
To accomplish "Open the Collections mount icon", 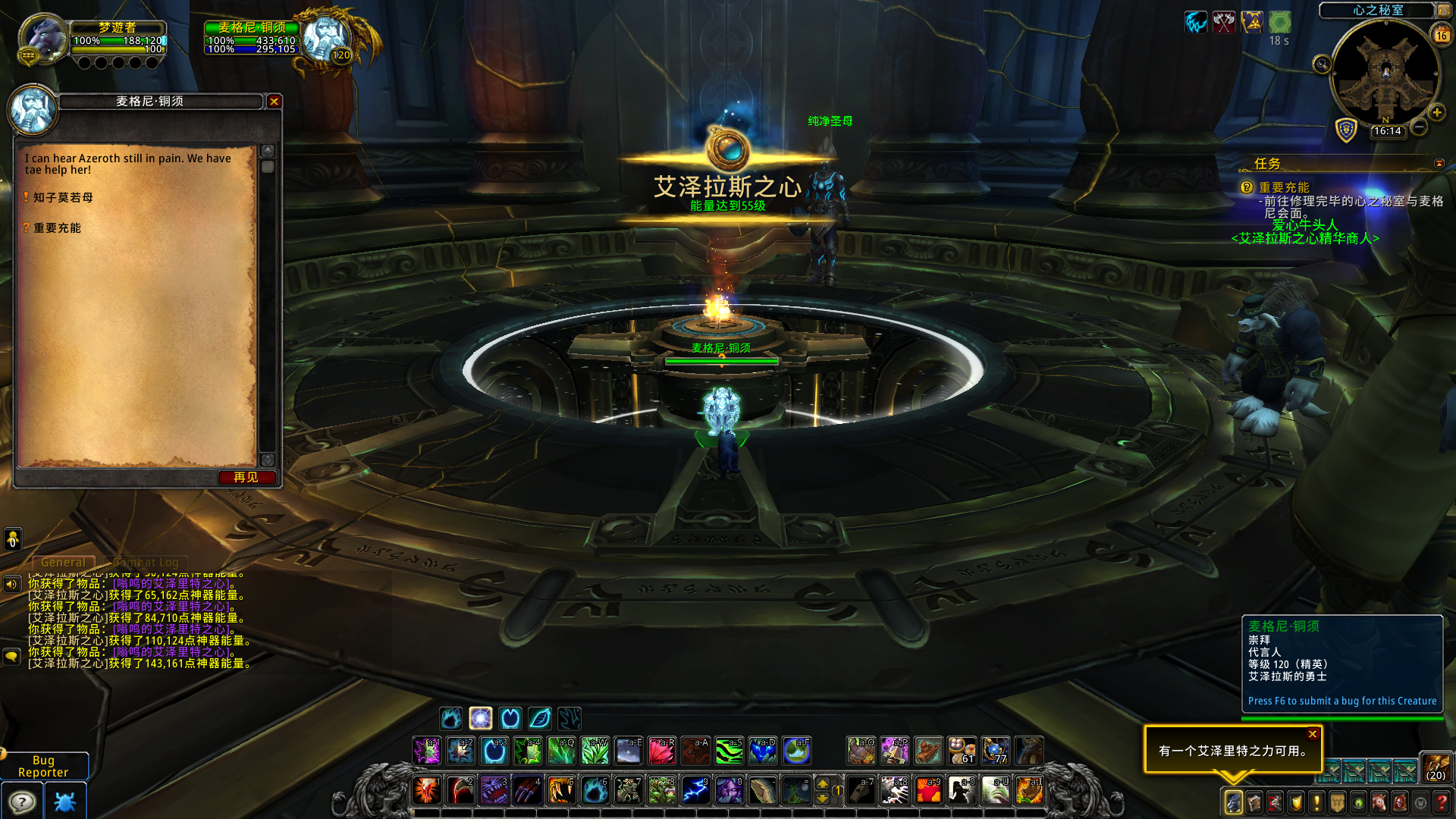I will click(1378, 802).
